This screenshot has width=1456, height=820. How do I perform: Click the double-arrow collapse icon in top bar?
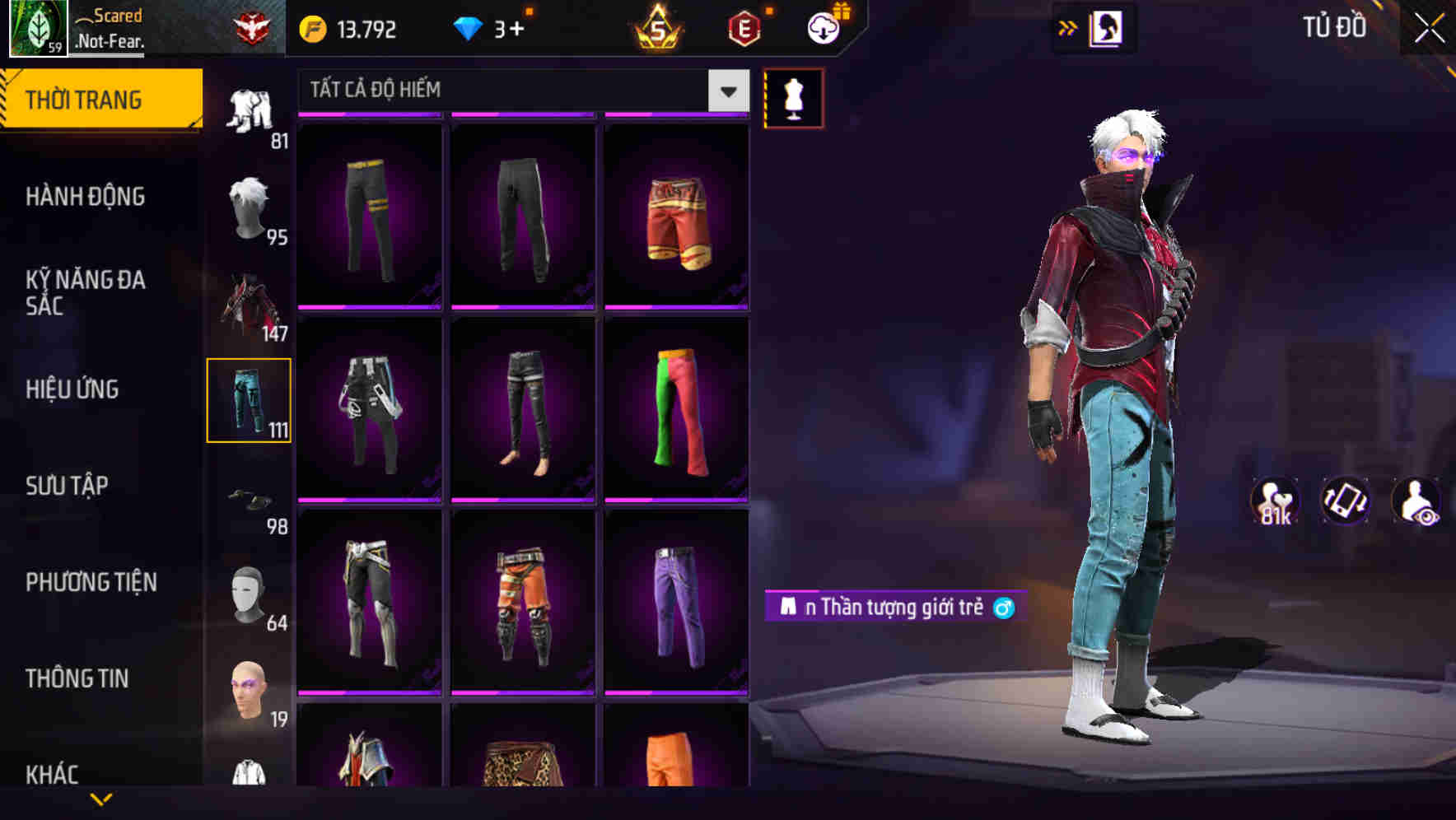point(1068,27)
